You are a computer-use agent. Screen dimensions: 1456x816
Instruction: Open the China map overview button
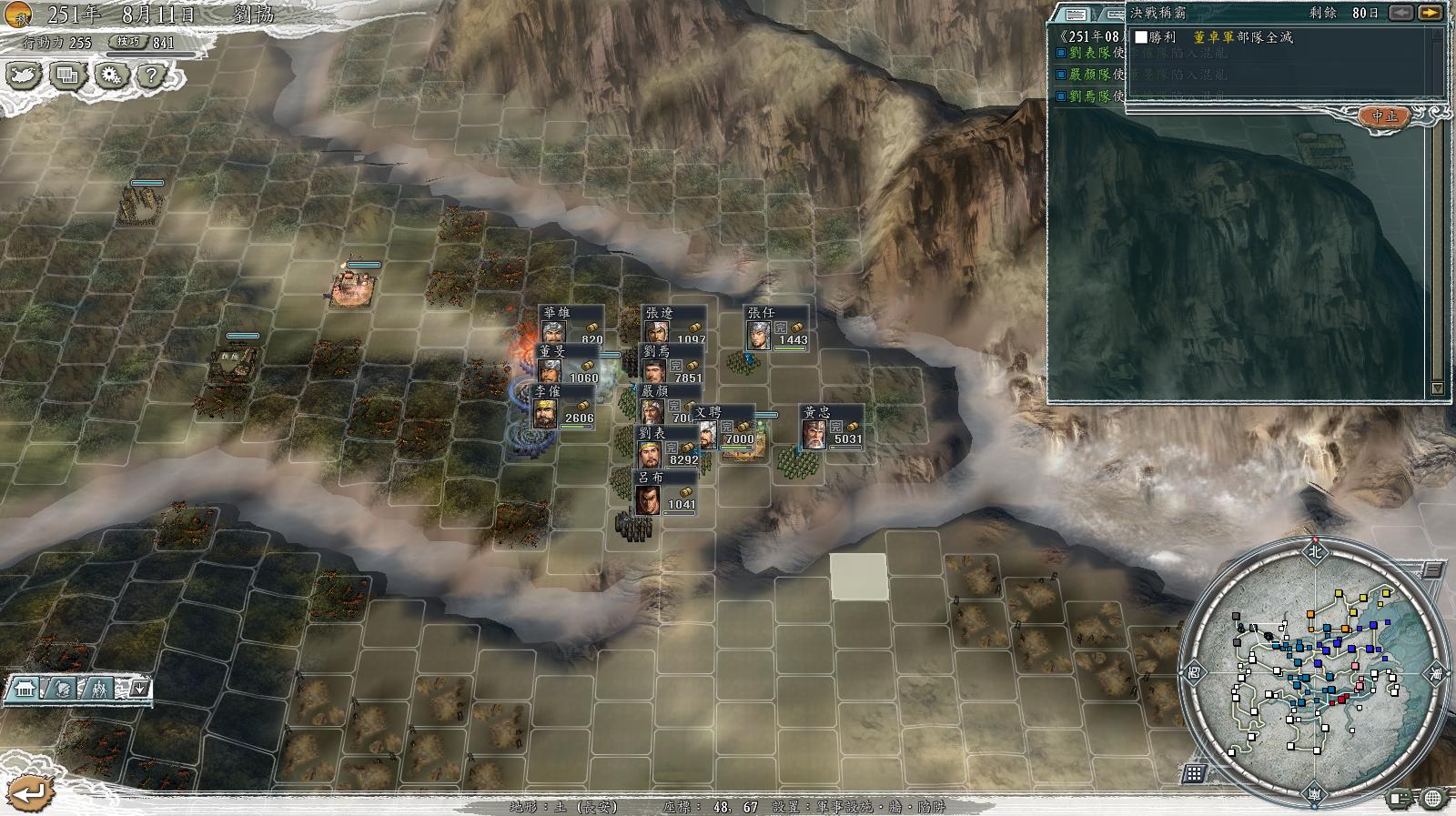pos(25,75)
